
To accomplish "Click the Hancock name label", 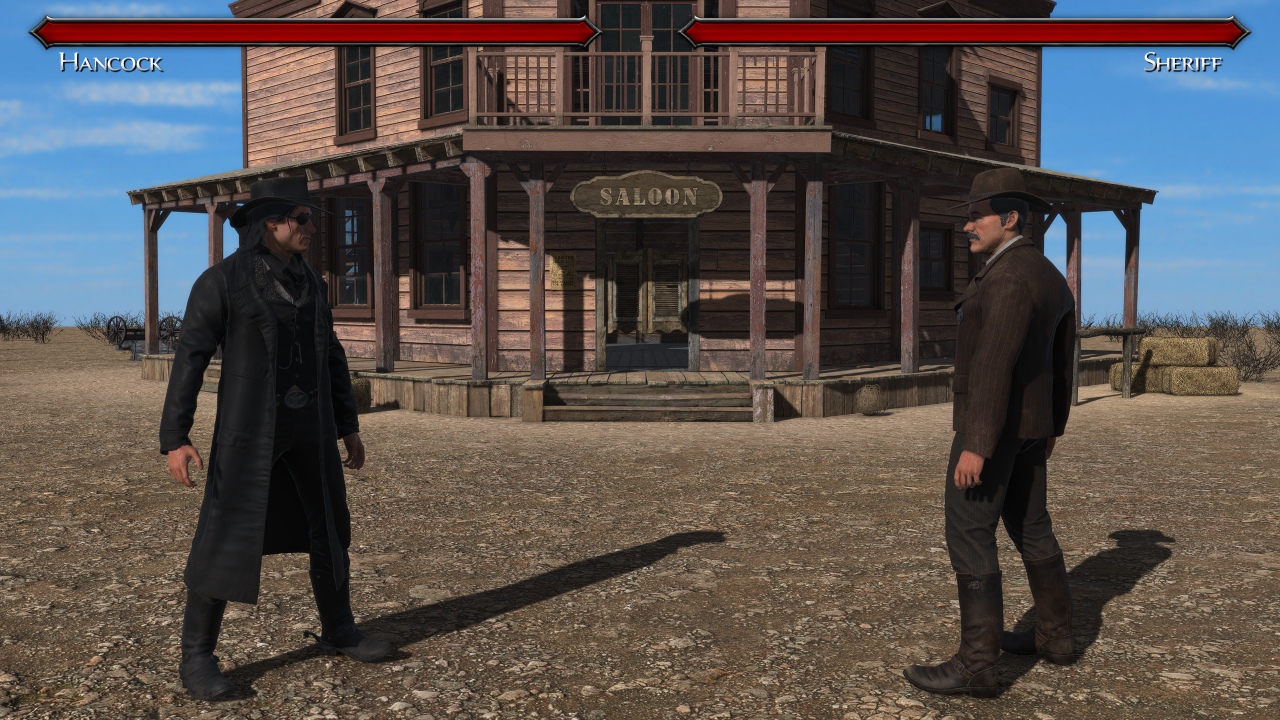I will (110, 62).
